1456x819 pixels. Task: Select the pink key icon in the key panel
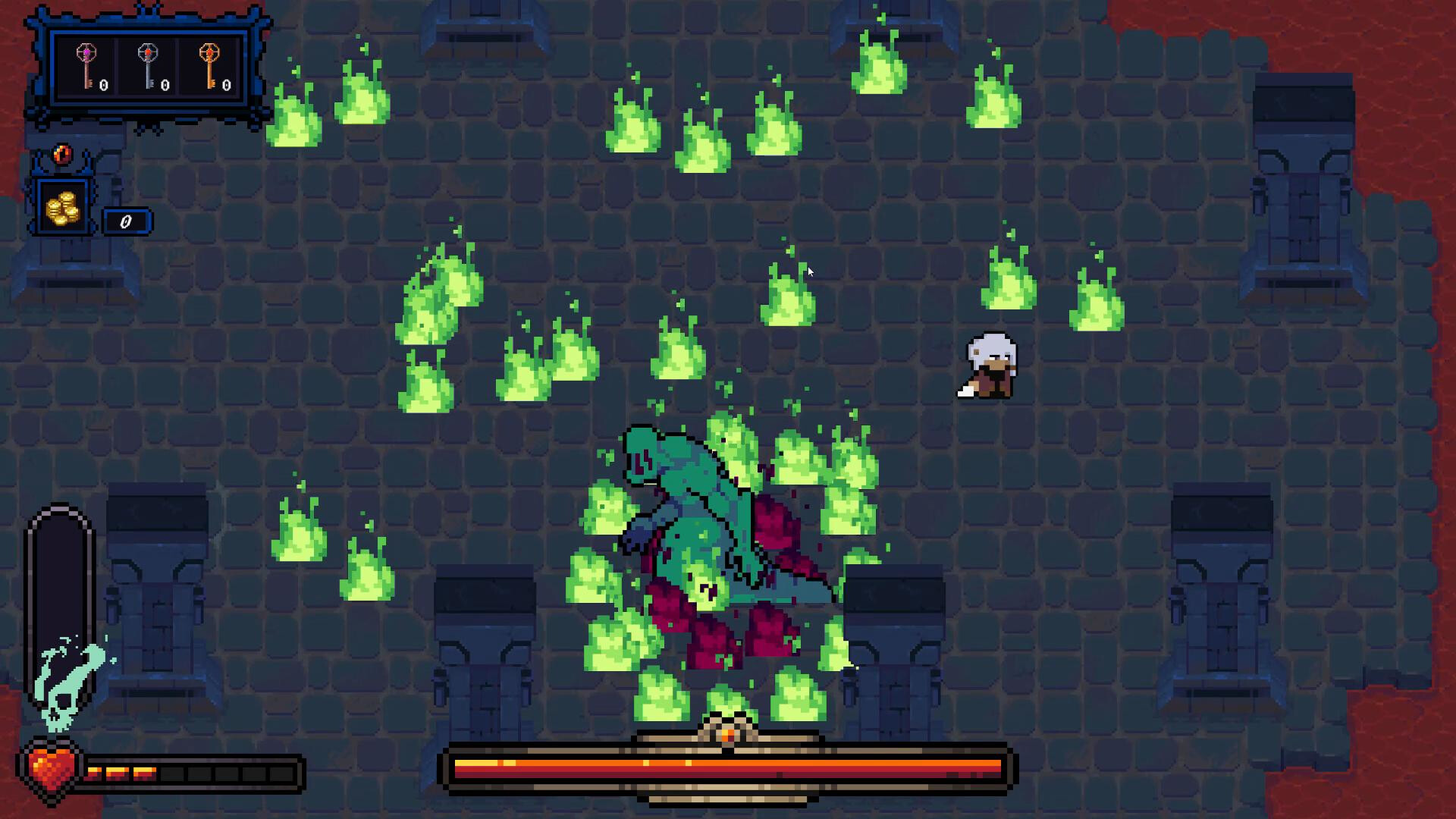click(86, 64)
